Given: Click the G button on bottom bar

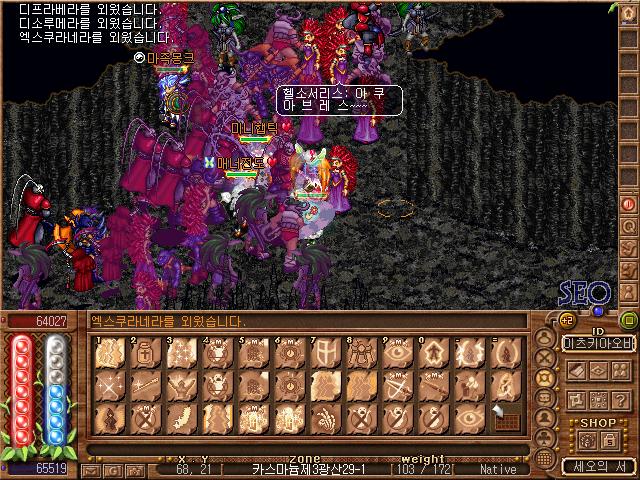Looking at the screenshot, I should pos(117,469).
